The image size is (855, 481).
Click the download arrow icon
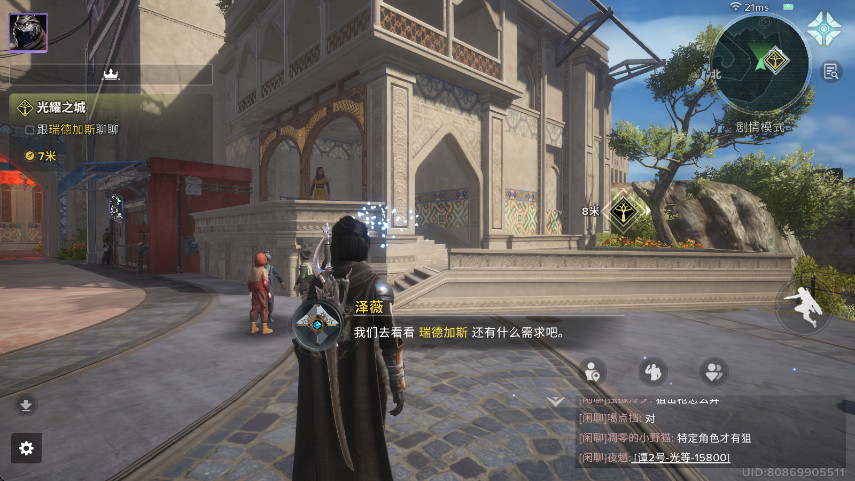point(26,405)
